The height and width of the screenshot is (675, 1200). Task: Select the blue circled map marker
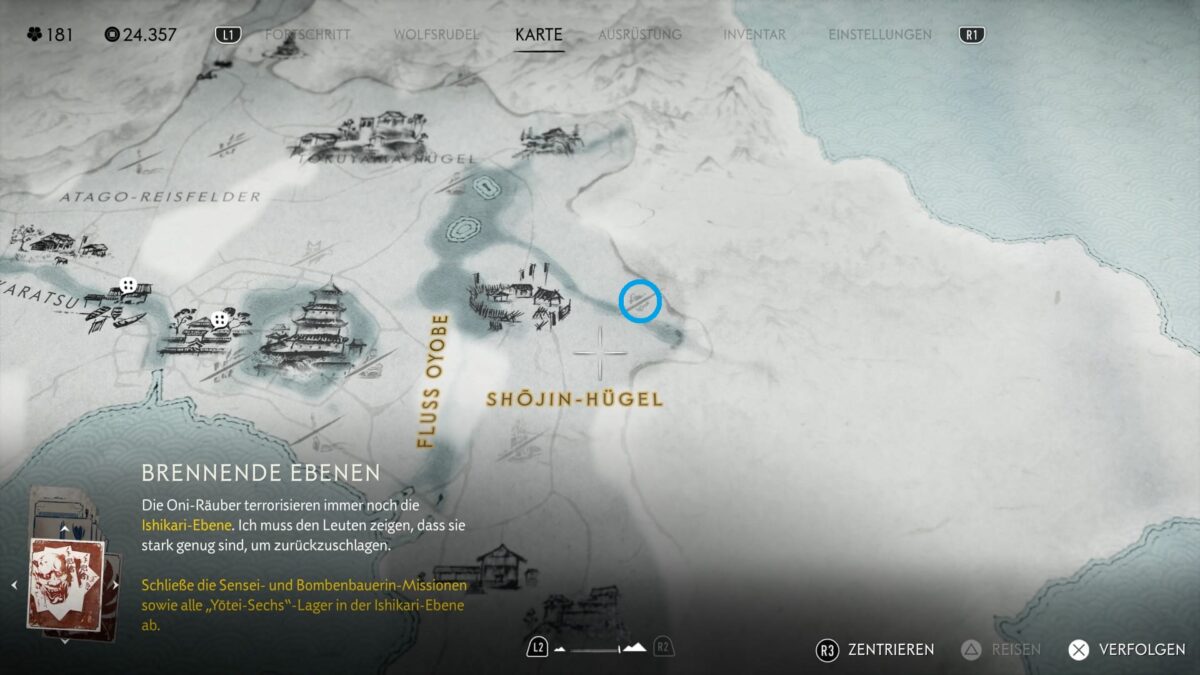[640, 300]
